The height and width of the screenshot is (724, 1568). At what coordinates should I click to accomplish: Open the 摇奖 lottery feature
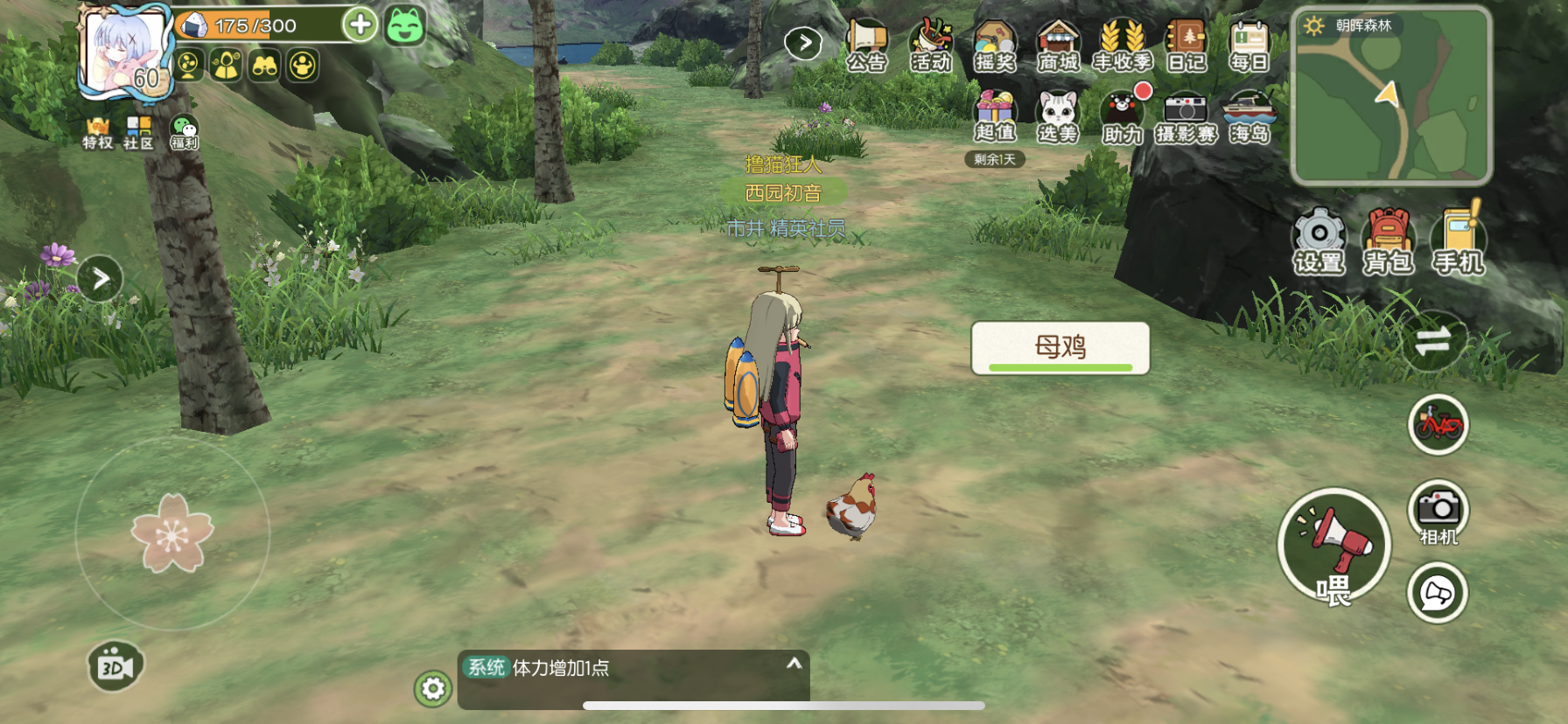(995, 42)
